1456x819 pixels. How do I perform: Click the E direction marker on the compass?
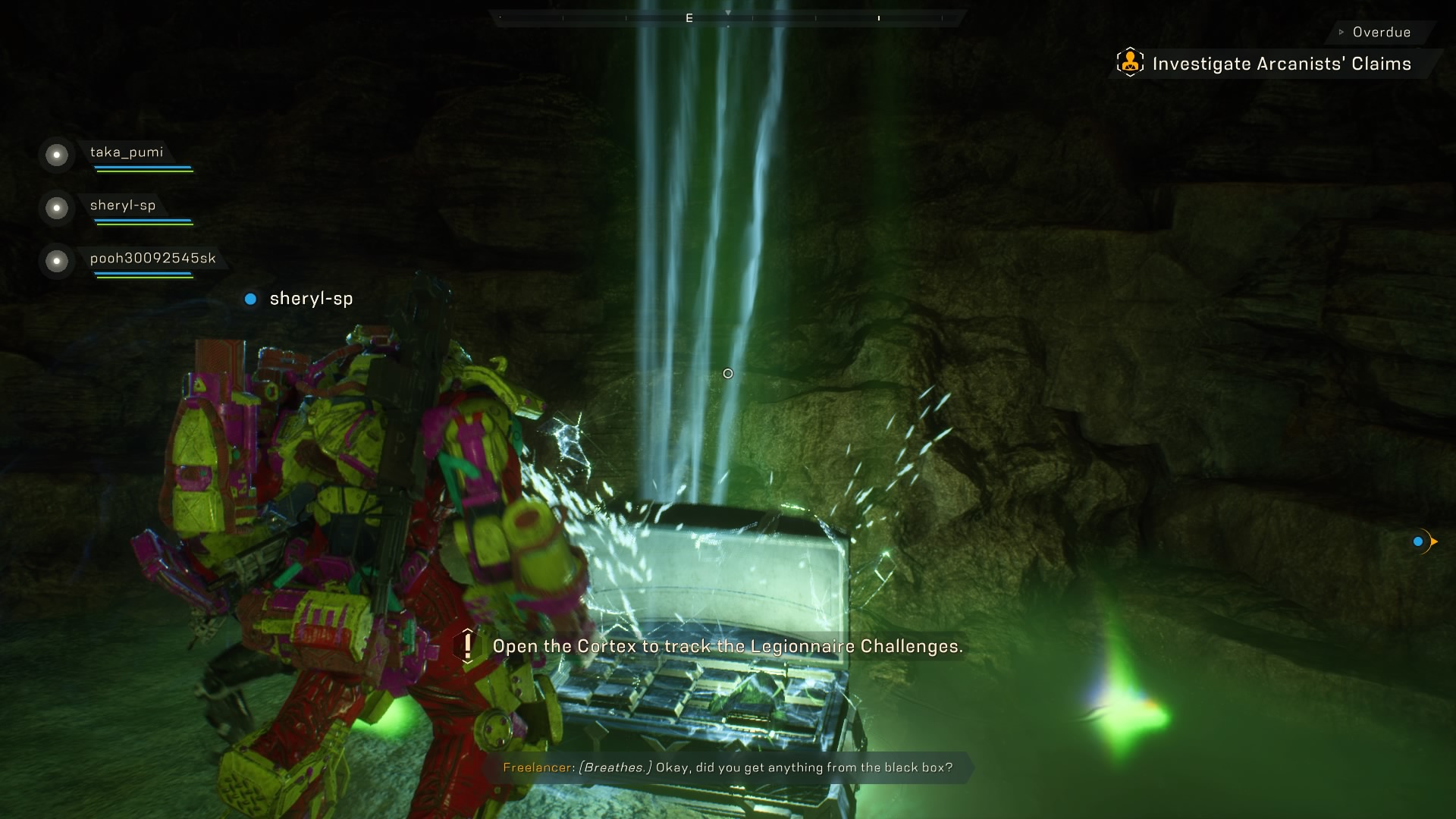[x=689, y=17]
